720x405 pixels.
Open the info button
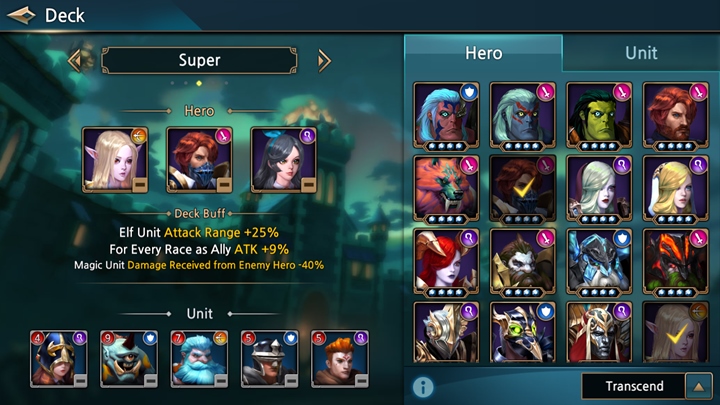423,386
